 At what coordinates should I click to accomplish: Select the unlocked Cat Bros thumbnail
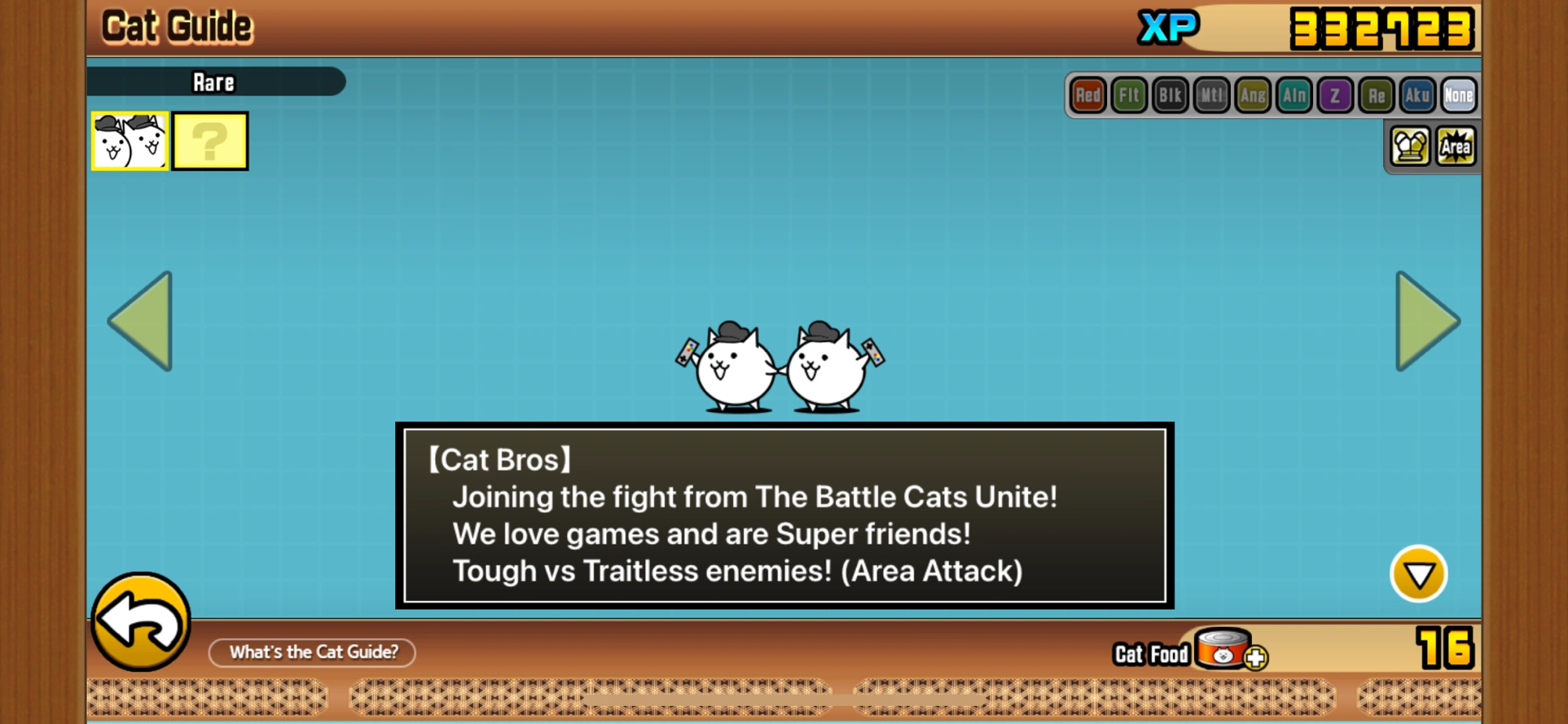[129, 142]
